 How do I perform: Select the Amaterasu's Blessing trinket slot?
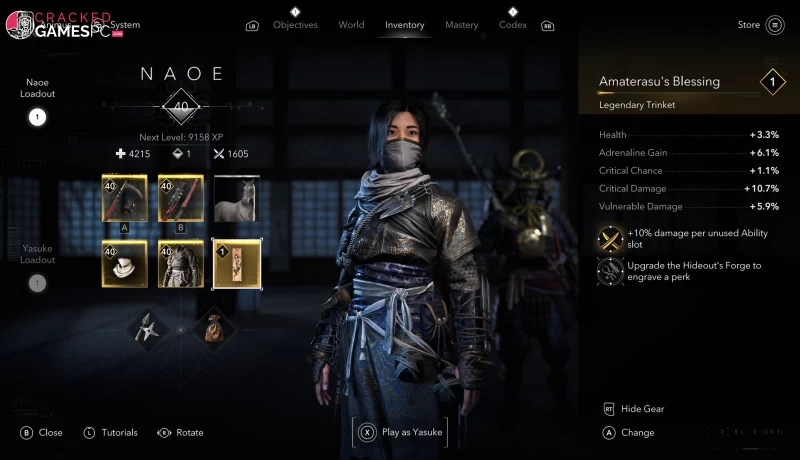coord(237,263)
